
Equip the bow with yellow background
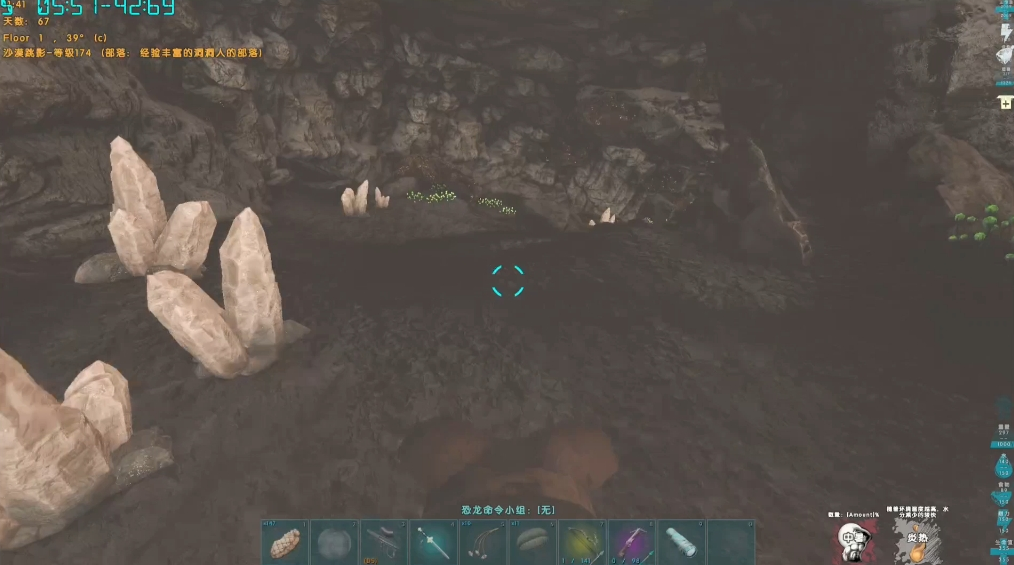coord(581,543)
